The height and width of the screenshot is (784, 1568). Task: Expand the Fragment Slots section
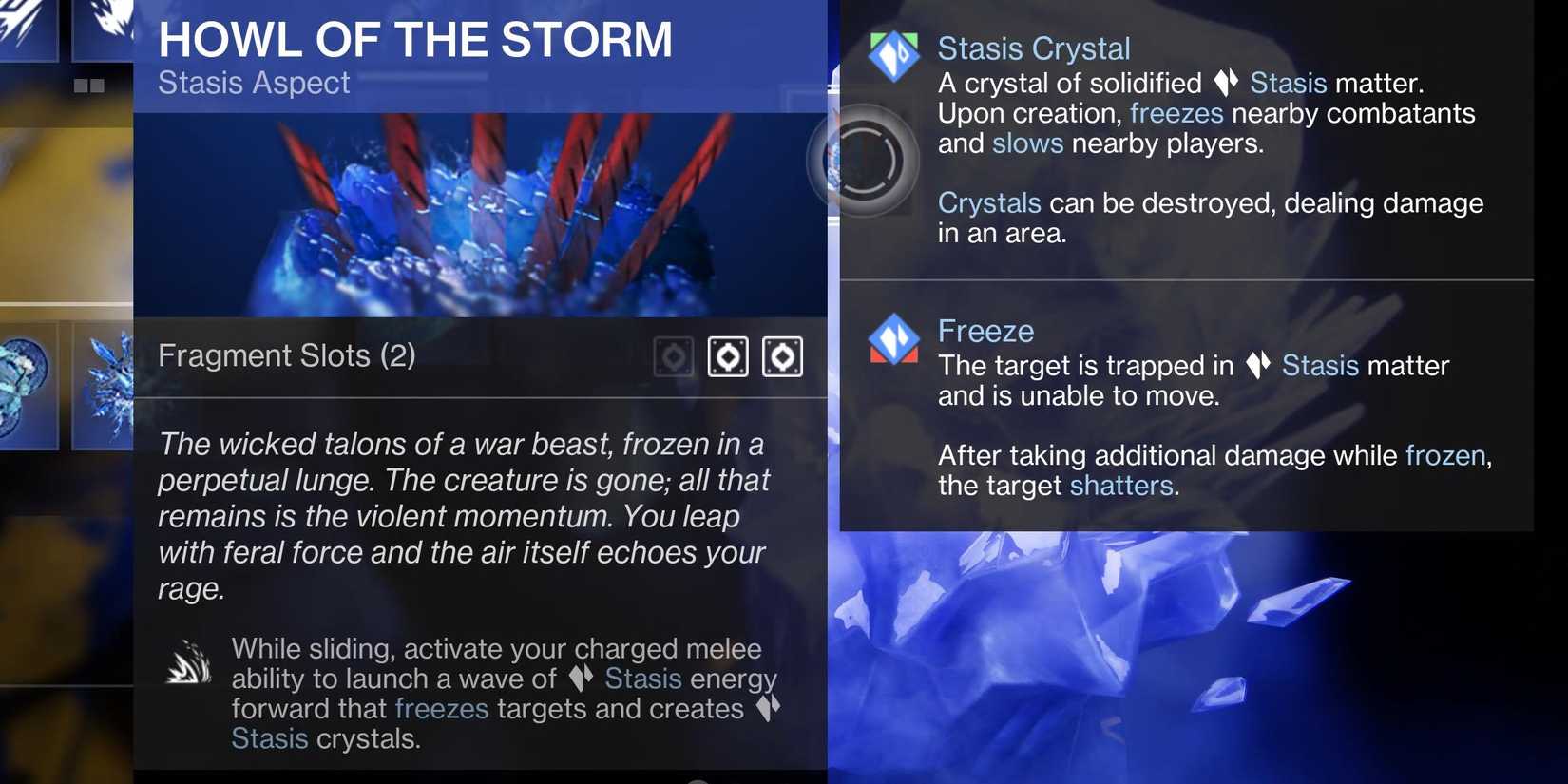click(287, 355)
